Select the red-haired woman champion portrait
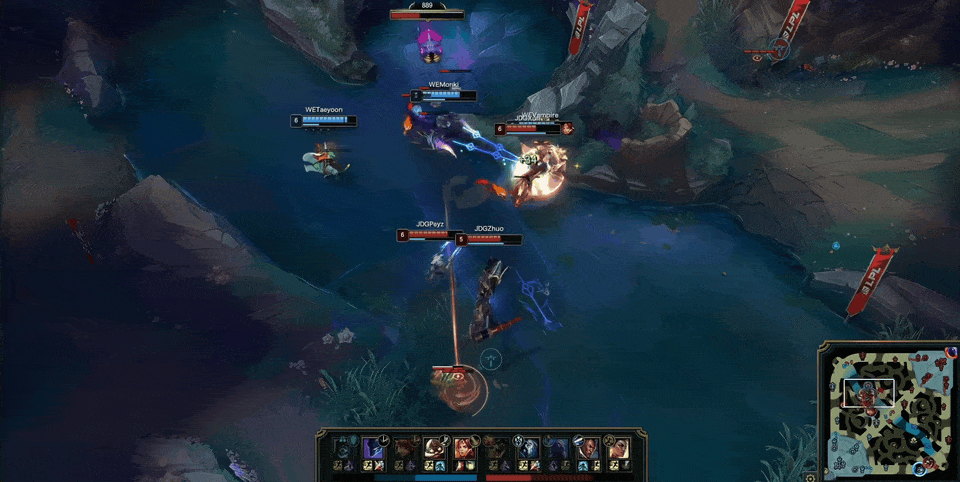This screenshot has height=482, width=960. [464, 447]
